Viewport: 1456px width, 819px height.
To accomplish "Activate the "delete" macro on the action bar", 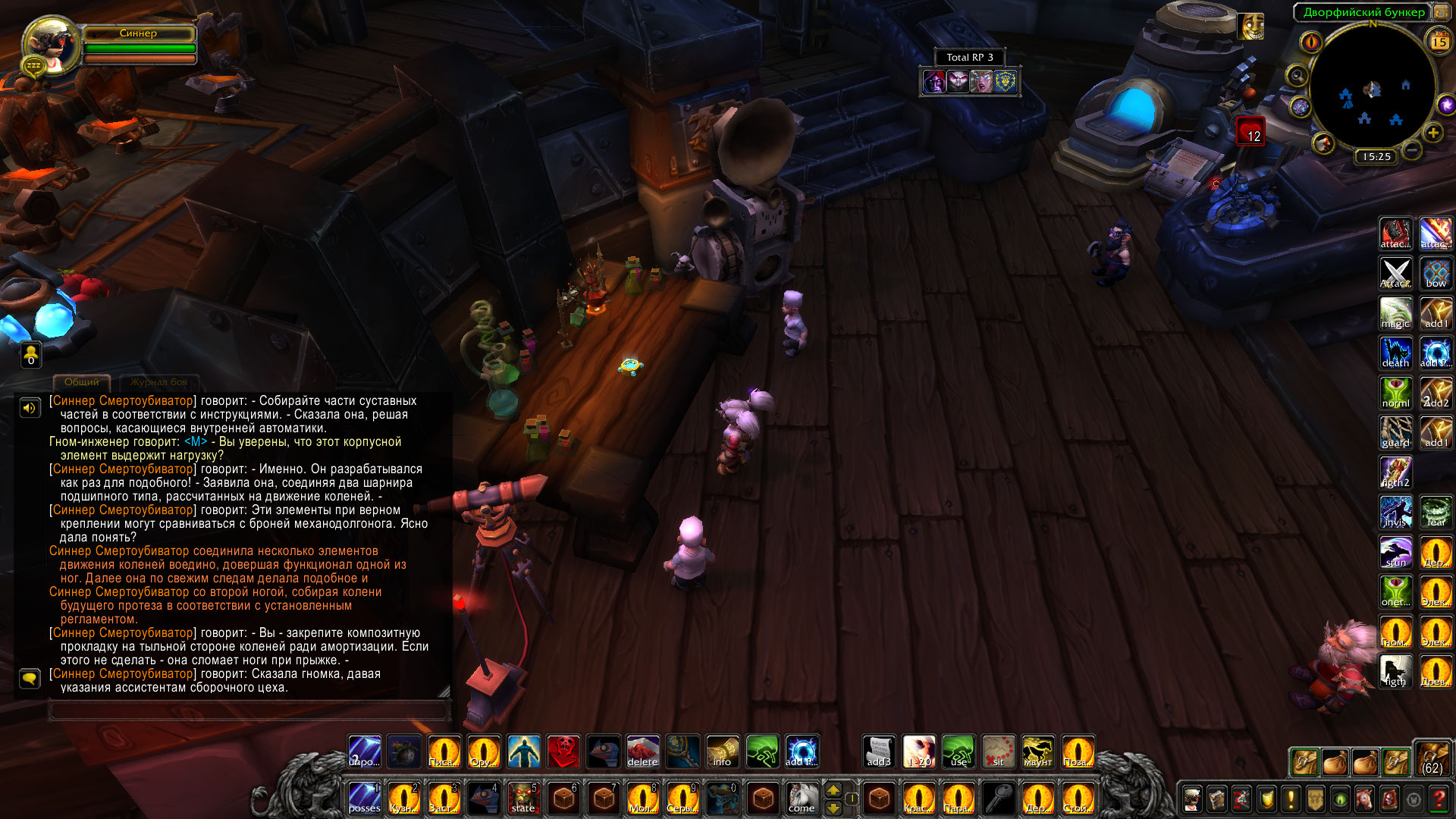I will tap(642, 752).
